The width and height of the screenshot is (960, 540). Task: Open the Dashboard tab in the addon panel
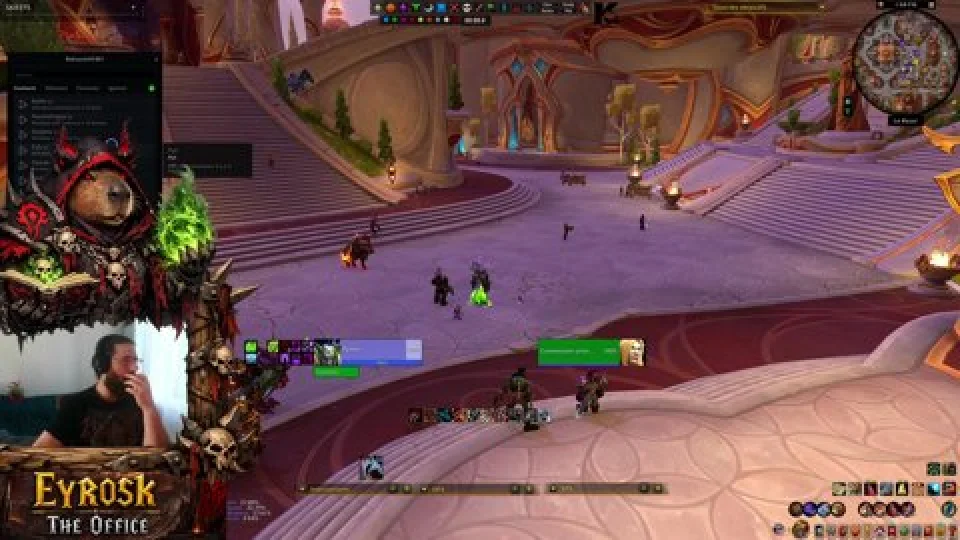coord(26,88)
